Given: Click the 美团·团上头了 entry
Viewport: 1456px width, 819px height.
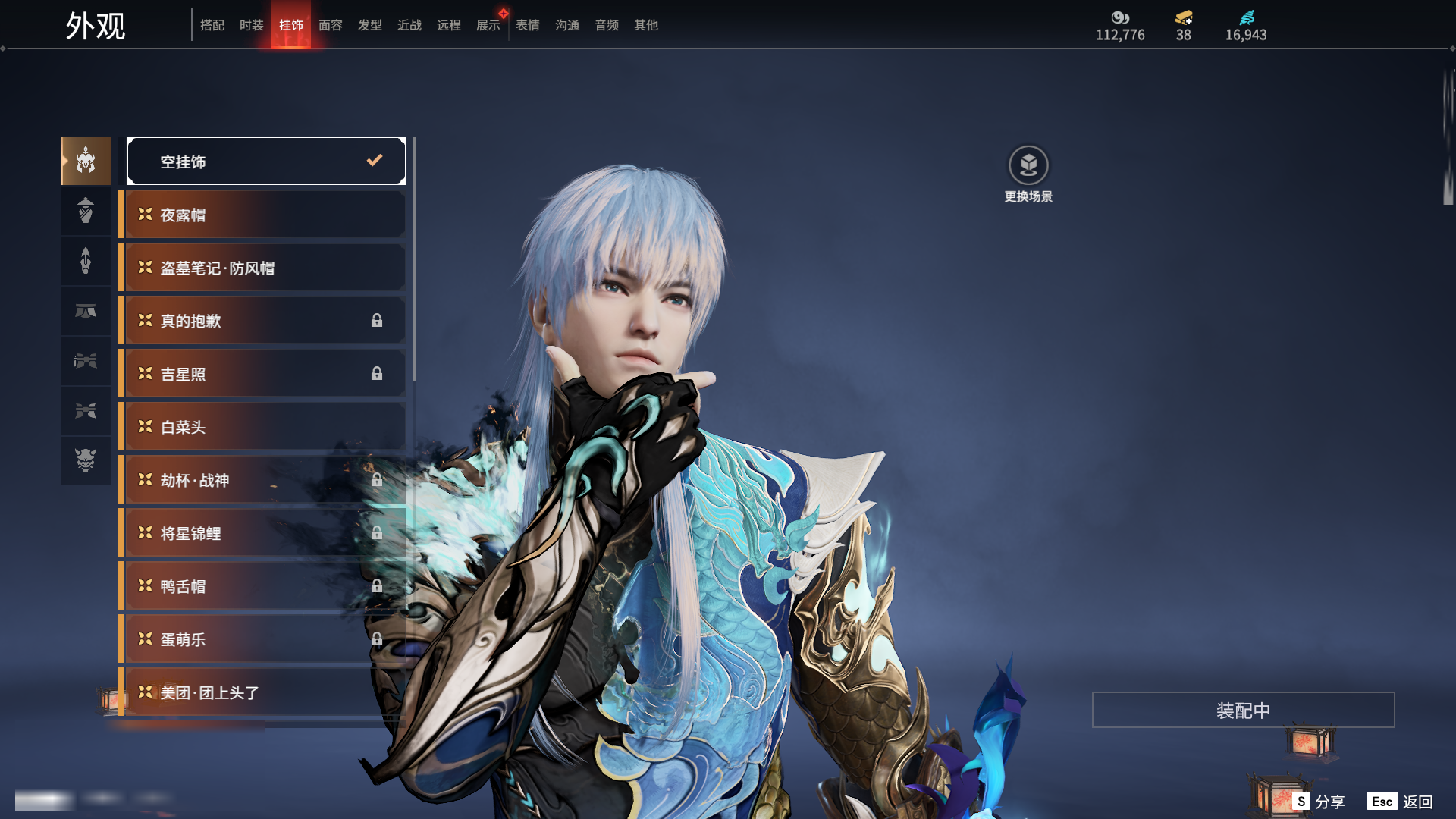Looking at the screenshot, I should click(262, 692).
